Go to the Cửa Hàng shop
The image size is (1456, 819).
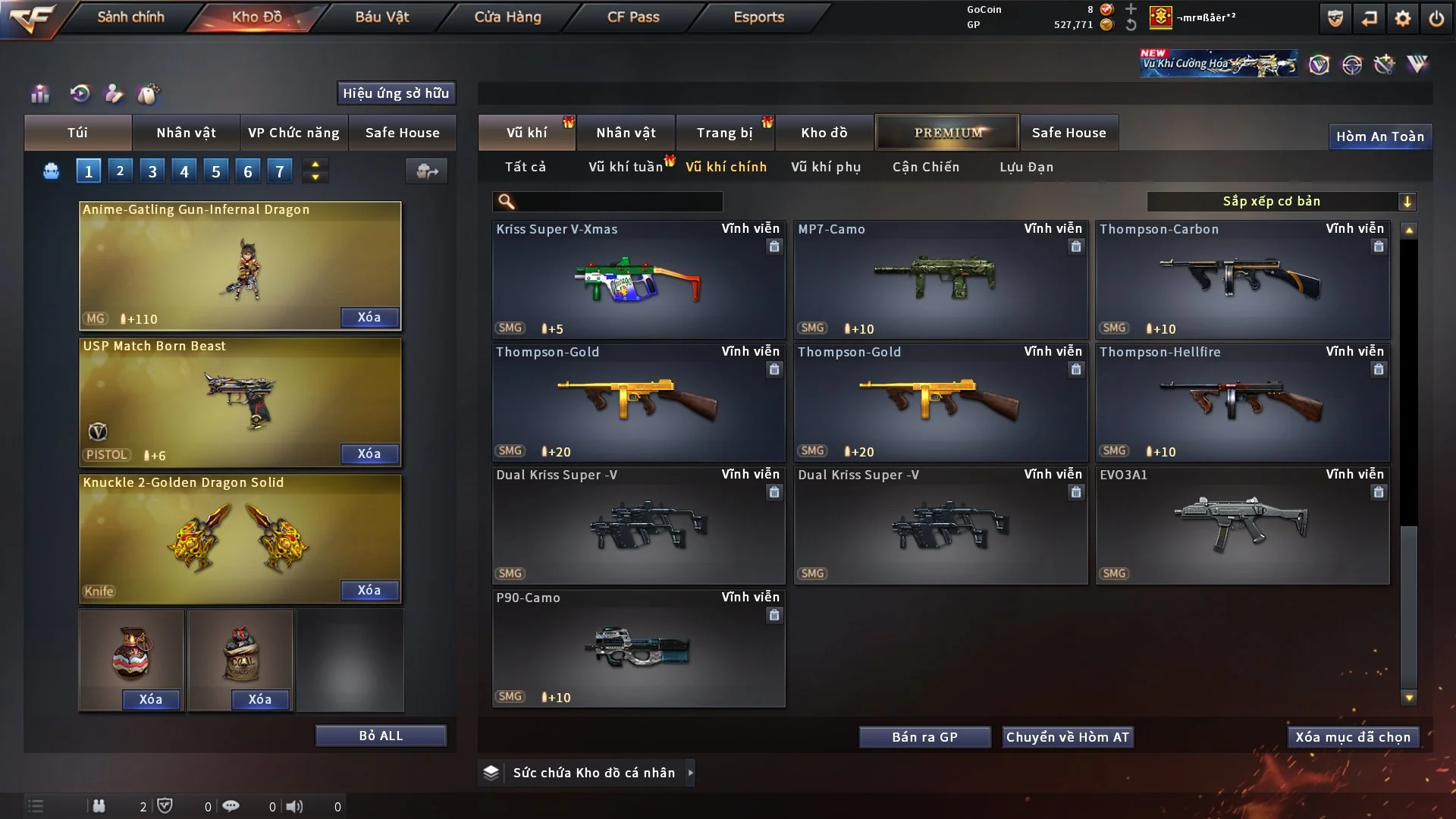pyautogui.click(x=507, y=17)
